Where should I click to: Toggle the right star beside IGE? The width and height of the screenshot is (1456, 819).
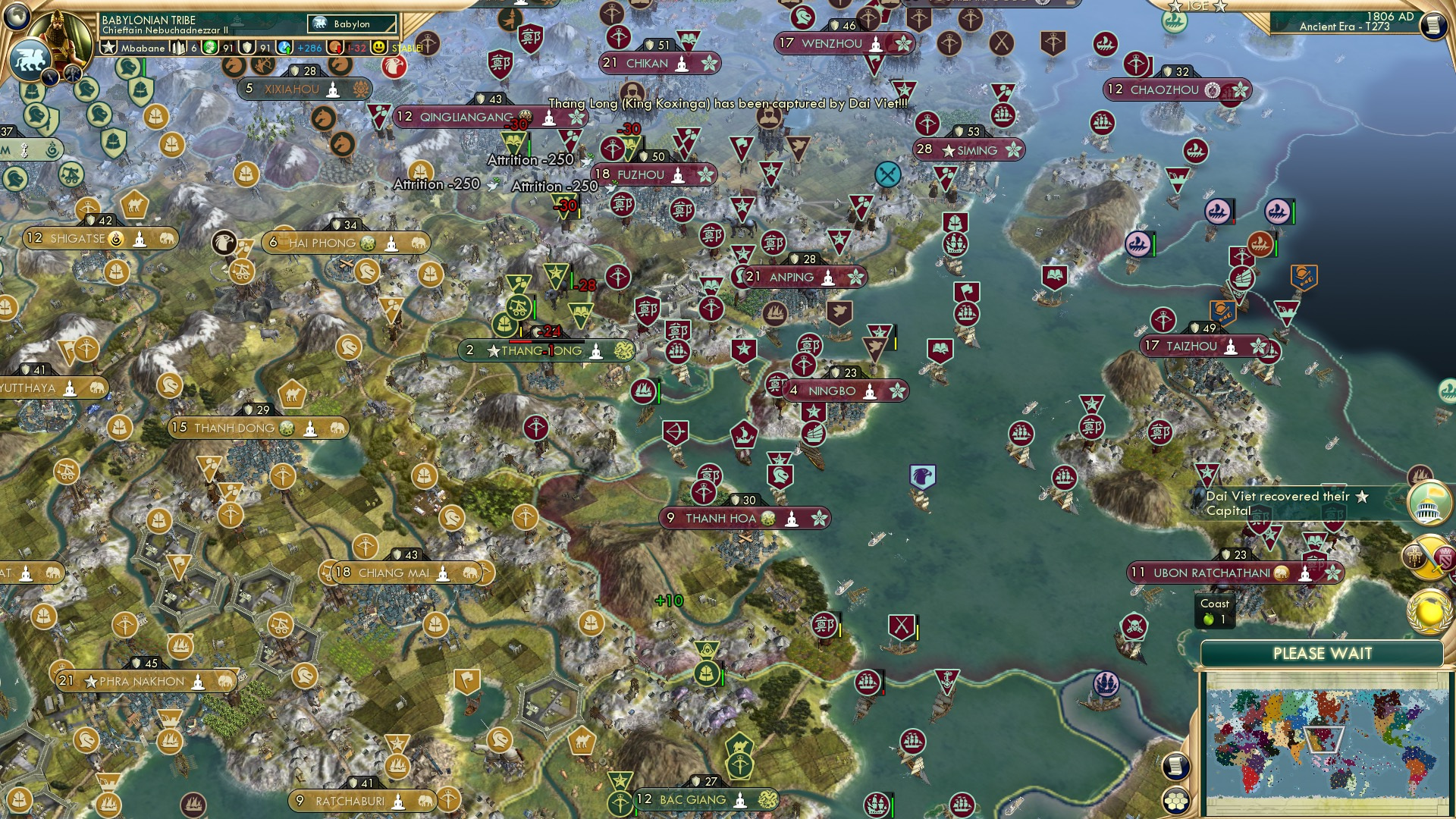[x=1221, y=7]
